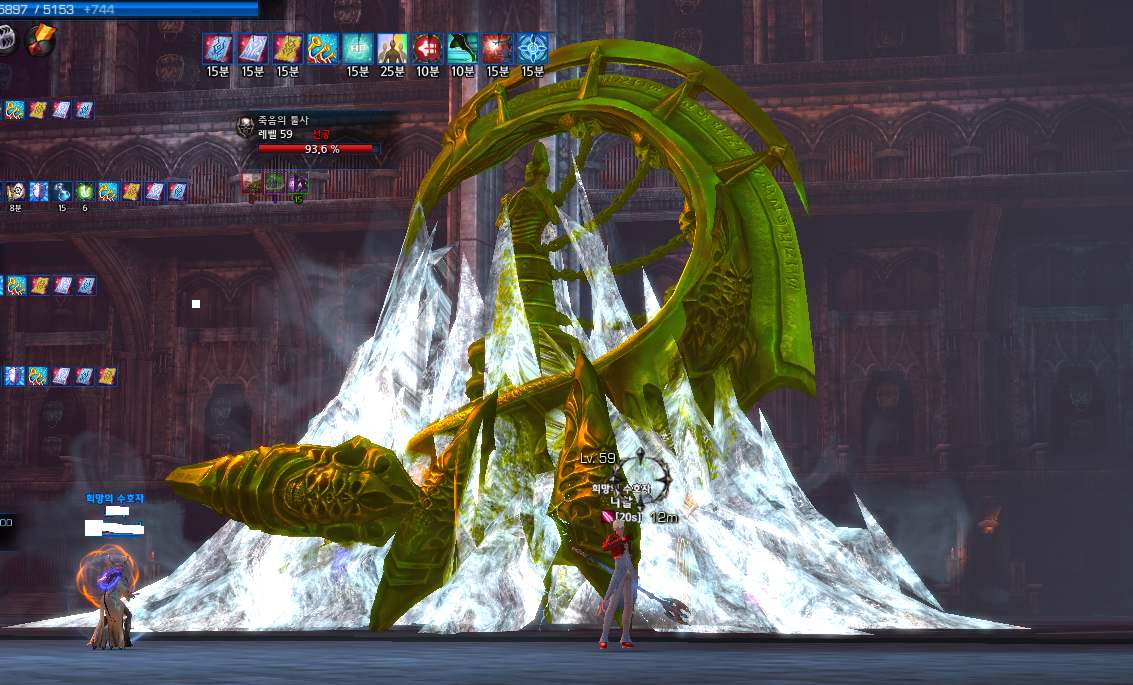Inspect the red debuff on the boss

pos(252,183)
